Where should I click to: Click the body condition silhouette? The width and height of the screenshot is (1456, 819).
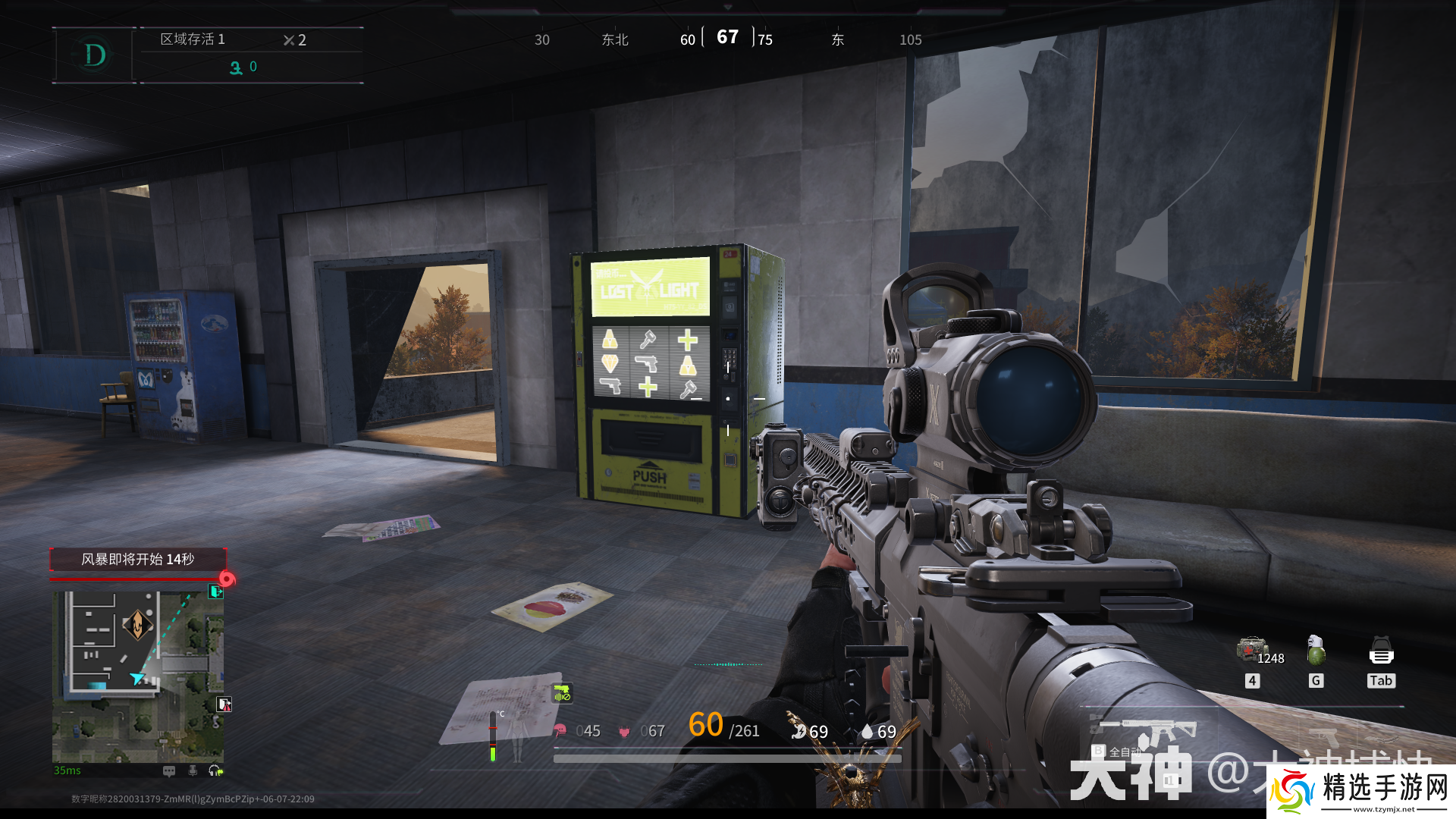click(517, 737)
